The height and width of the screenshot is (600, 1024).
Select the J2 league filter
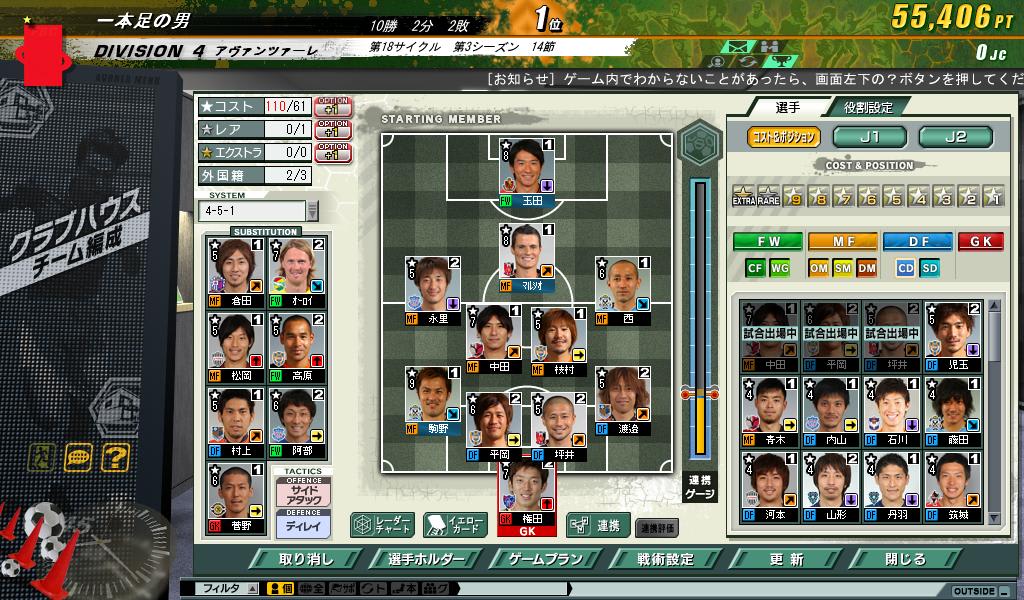click(955, 137)
